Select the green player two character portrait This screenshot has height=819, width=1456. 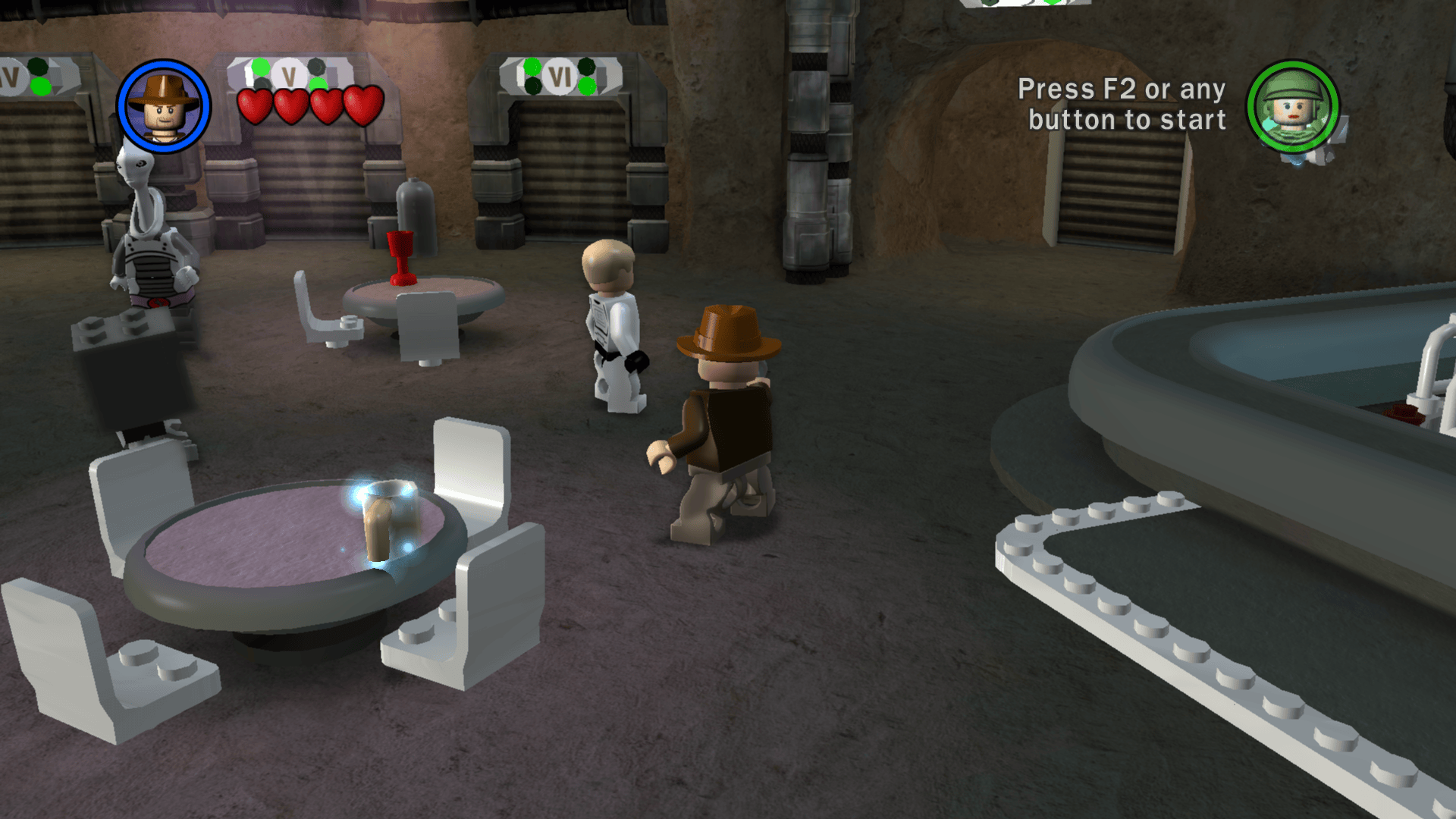coord(1293,107)
